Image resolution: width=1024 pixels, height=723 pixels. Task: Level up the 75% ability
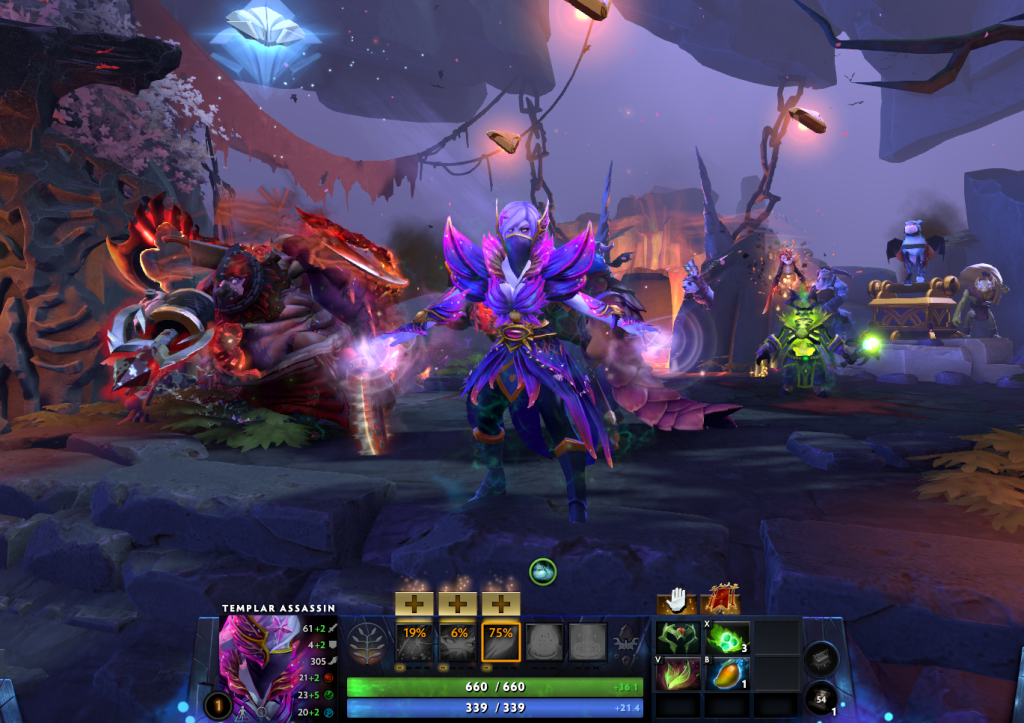coord(501,603)
